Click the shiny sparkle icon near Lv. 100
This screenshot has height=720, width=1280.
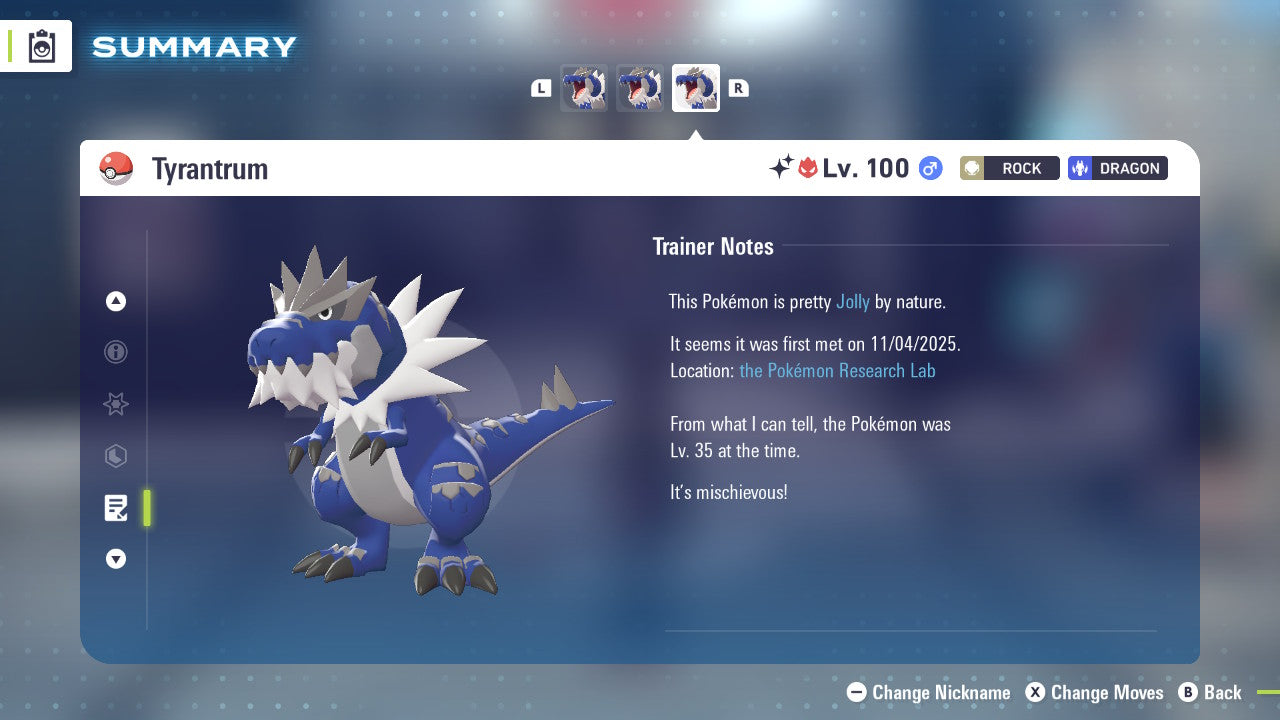coord(782,168)
